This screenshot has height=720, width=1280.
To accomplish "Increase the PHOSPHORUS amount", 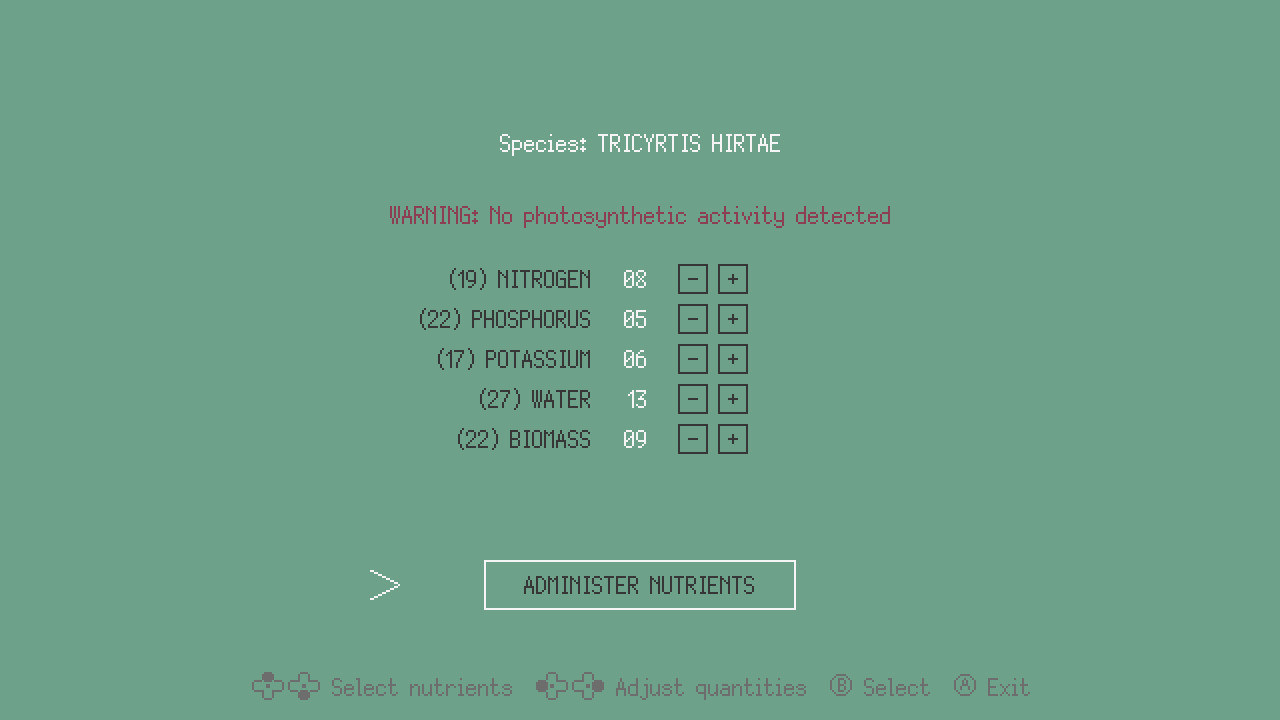I will (x=733, y=319).
